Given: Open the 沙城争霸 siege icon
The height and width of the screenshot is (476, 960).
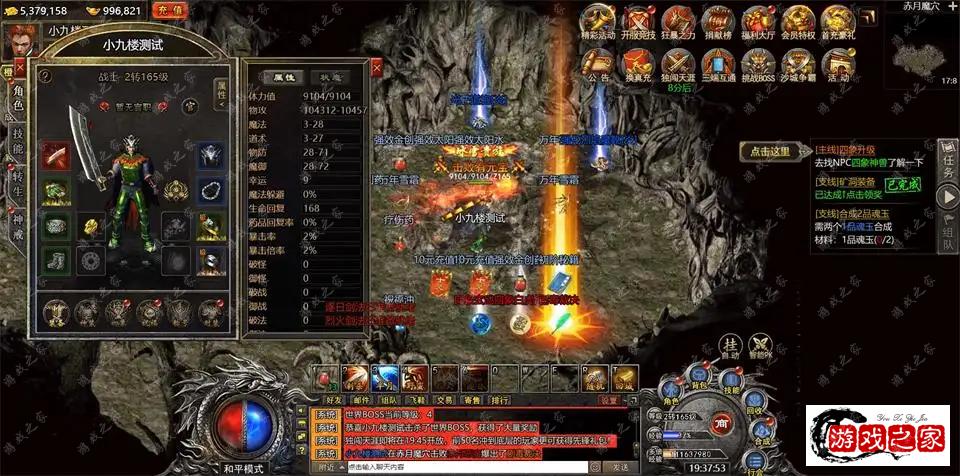Looking at the screenshot, I should 798,64.
